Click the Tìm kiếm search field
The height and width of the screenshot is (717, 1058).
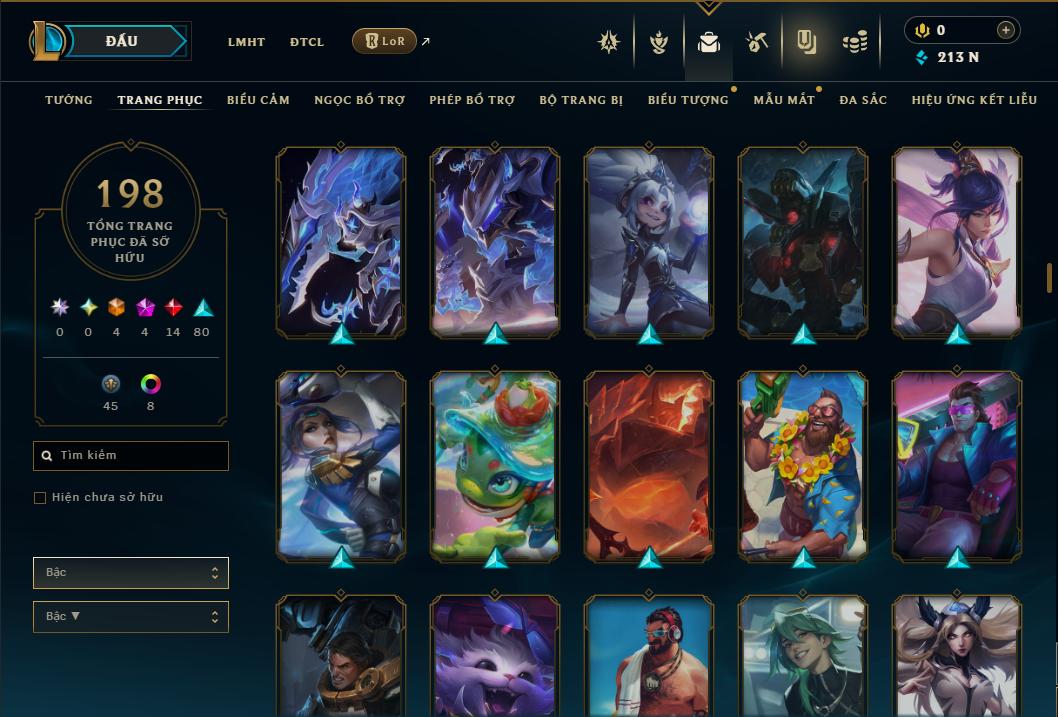click(x=131, y=456)
